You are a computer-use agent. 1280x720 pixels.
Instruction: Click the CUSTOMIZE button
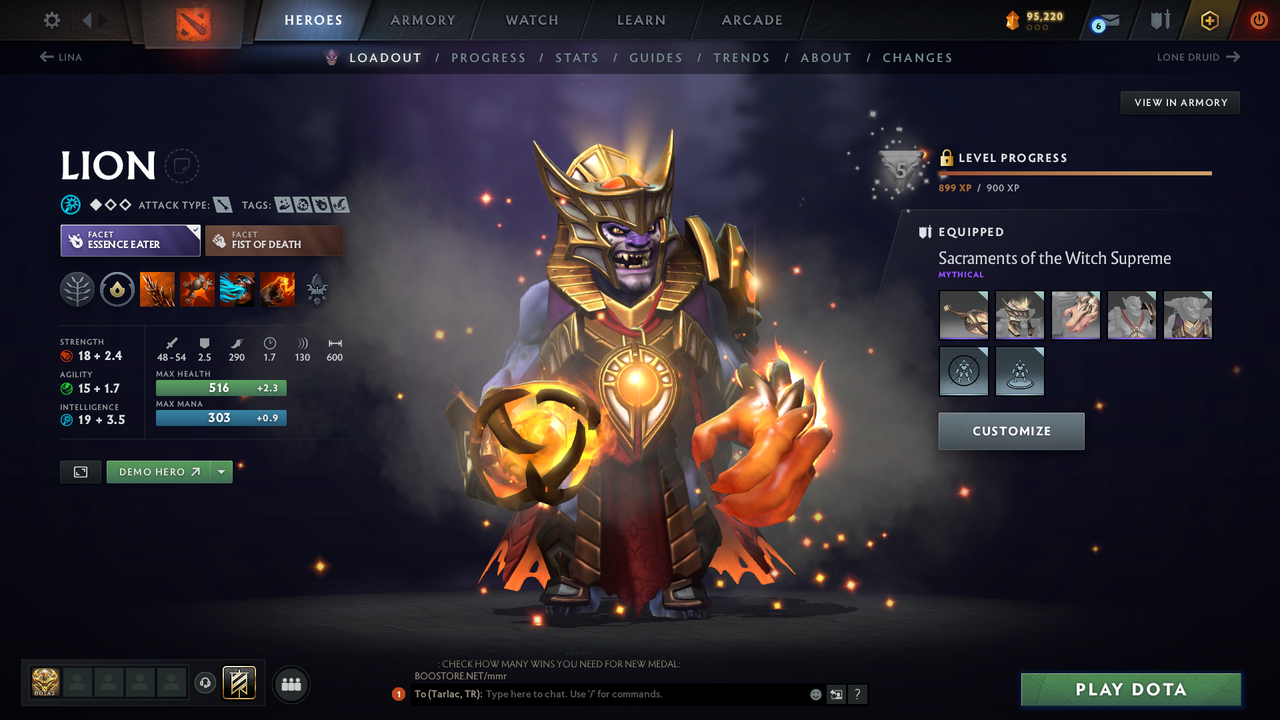coord(1010,431)
